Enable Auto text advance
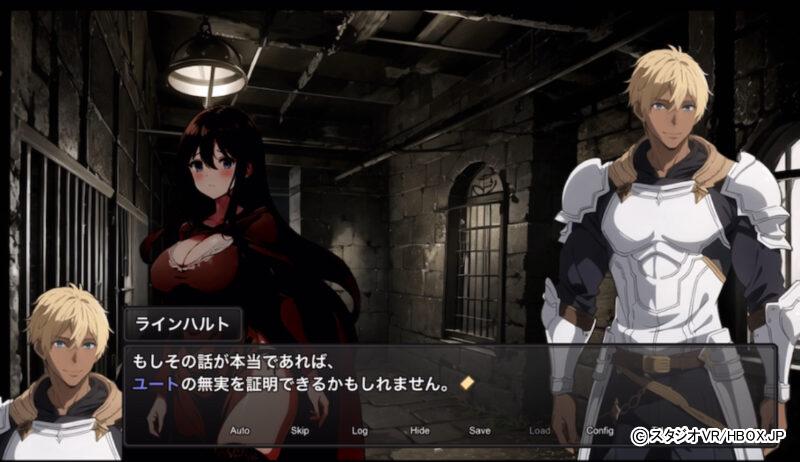The image size is (800, 462). (240, 431)
